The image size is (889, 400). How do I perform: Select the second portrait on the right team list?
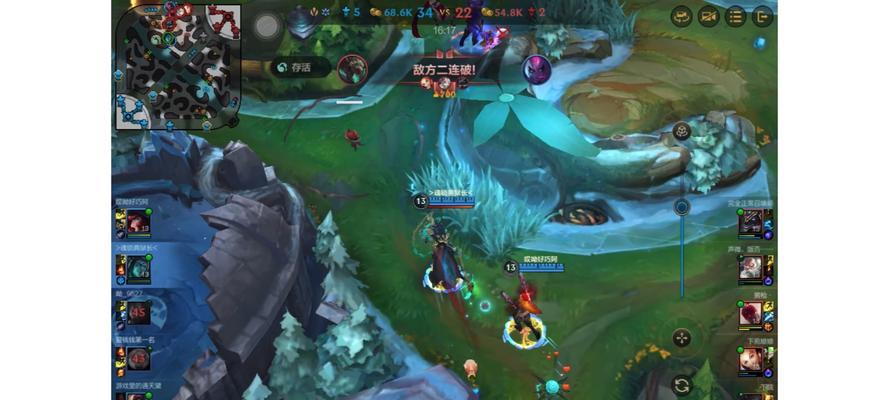coord(751,267)
